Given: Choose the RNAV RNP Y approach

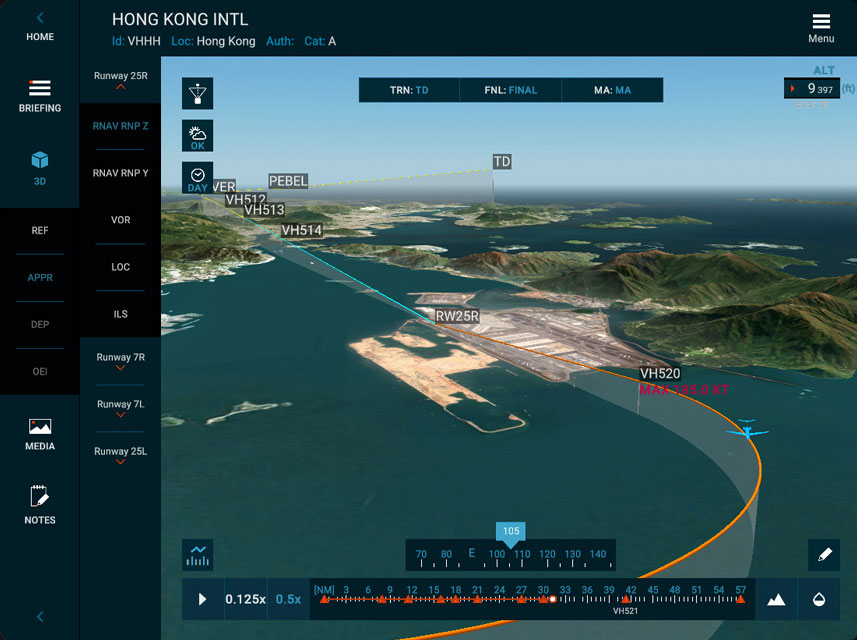Looking at the screenshot, I should coord(120,173).
